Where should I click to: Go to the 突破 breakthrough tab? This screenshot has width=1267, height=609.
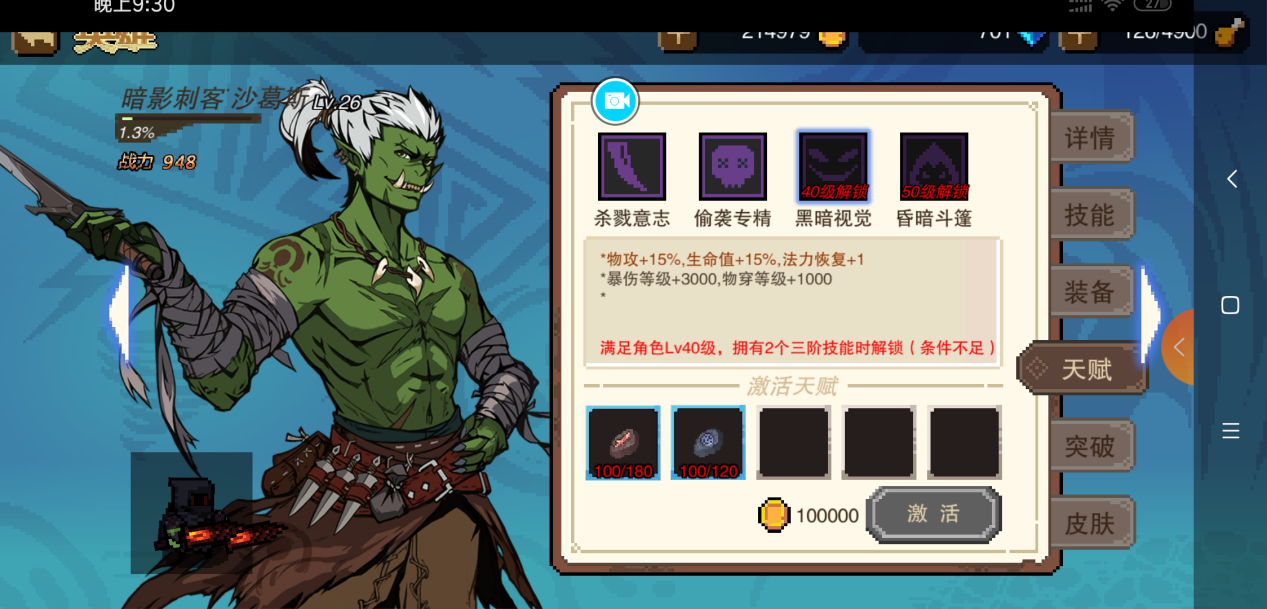point(1090,446)
